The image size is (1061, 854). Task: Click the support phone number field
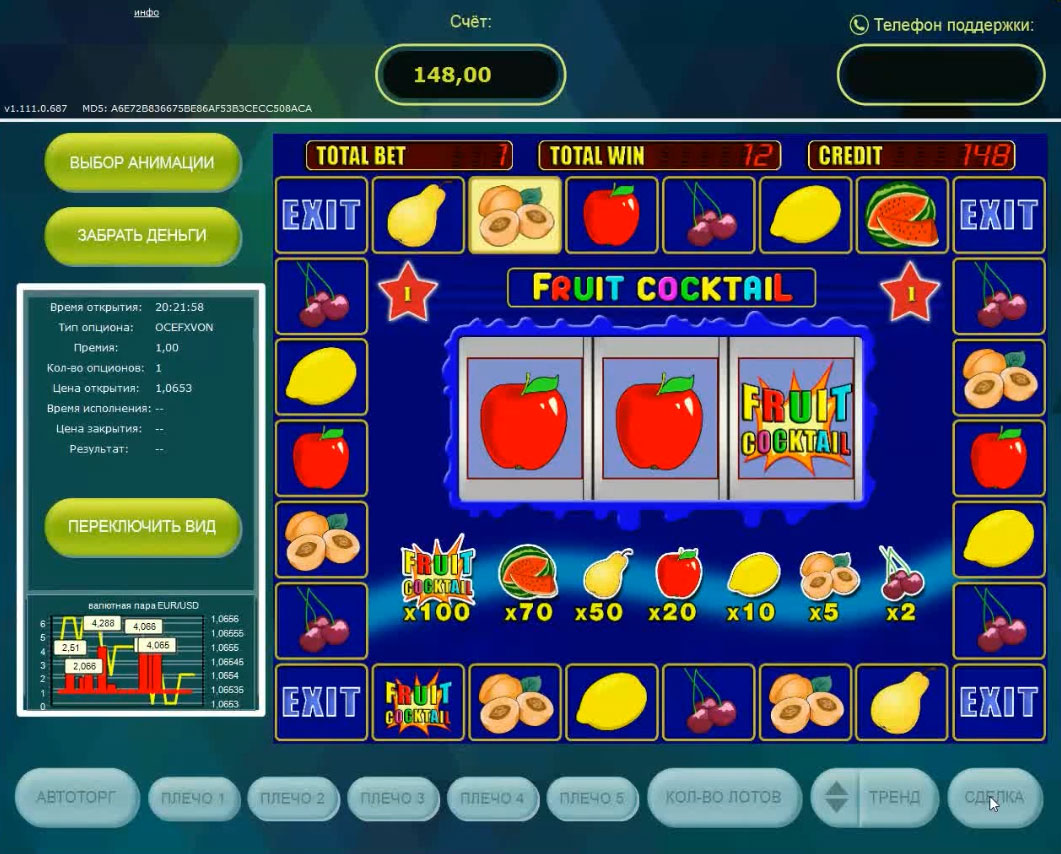(939, 75)
